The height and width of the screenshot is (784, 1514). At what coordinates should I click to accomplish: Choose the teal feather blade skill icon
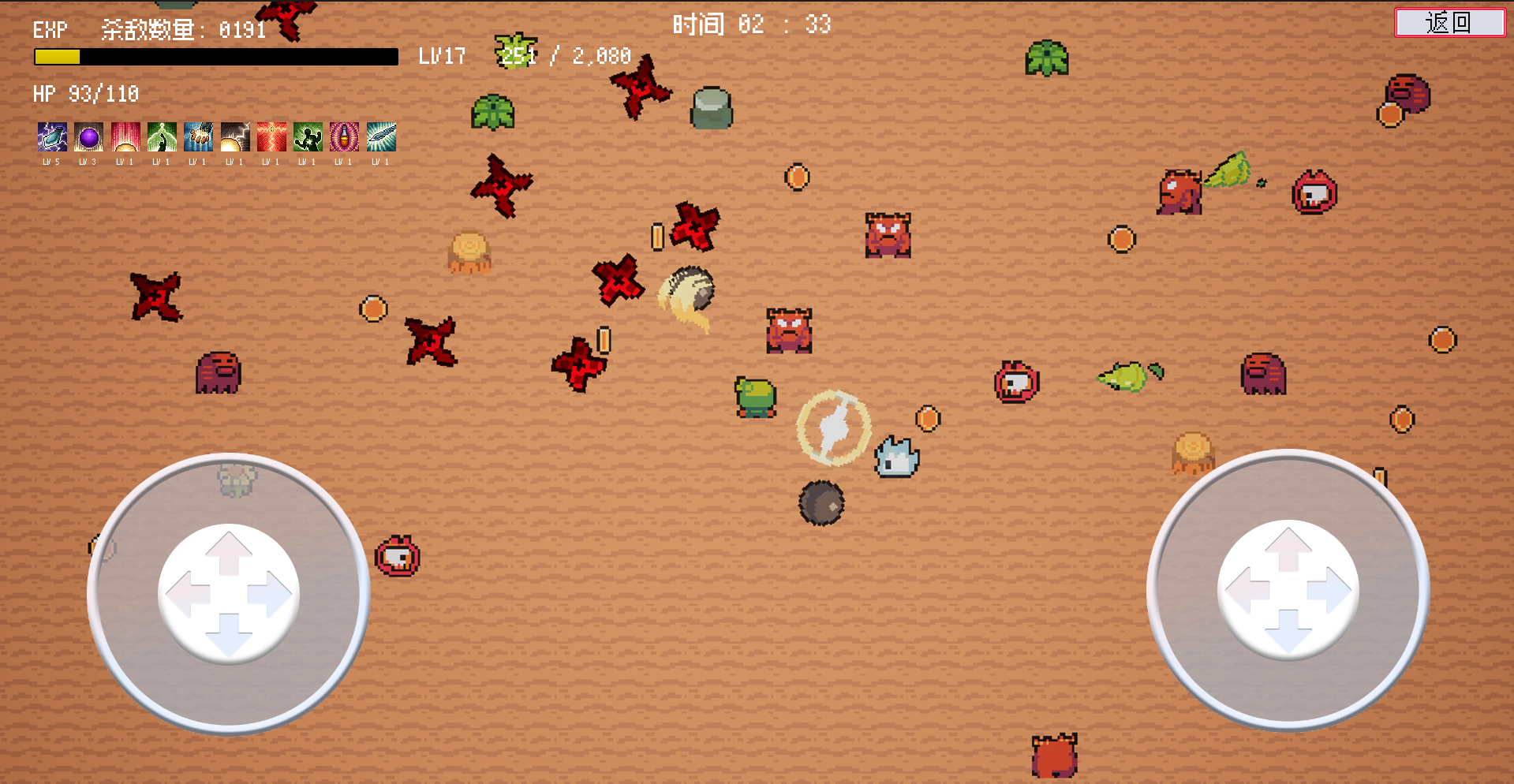point(381,137)
